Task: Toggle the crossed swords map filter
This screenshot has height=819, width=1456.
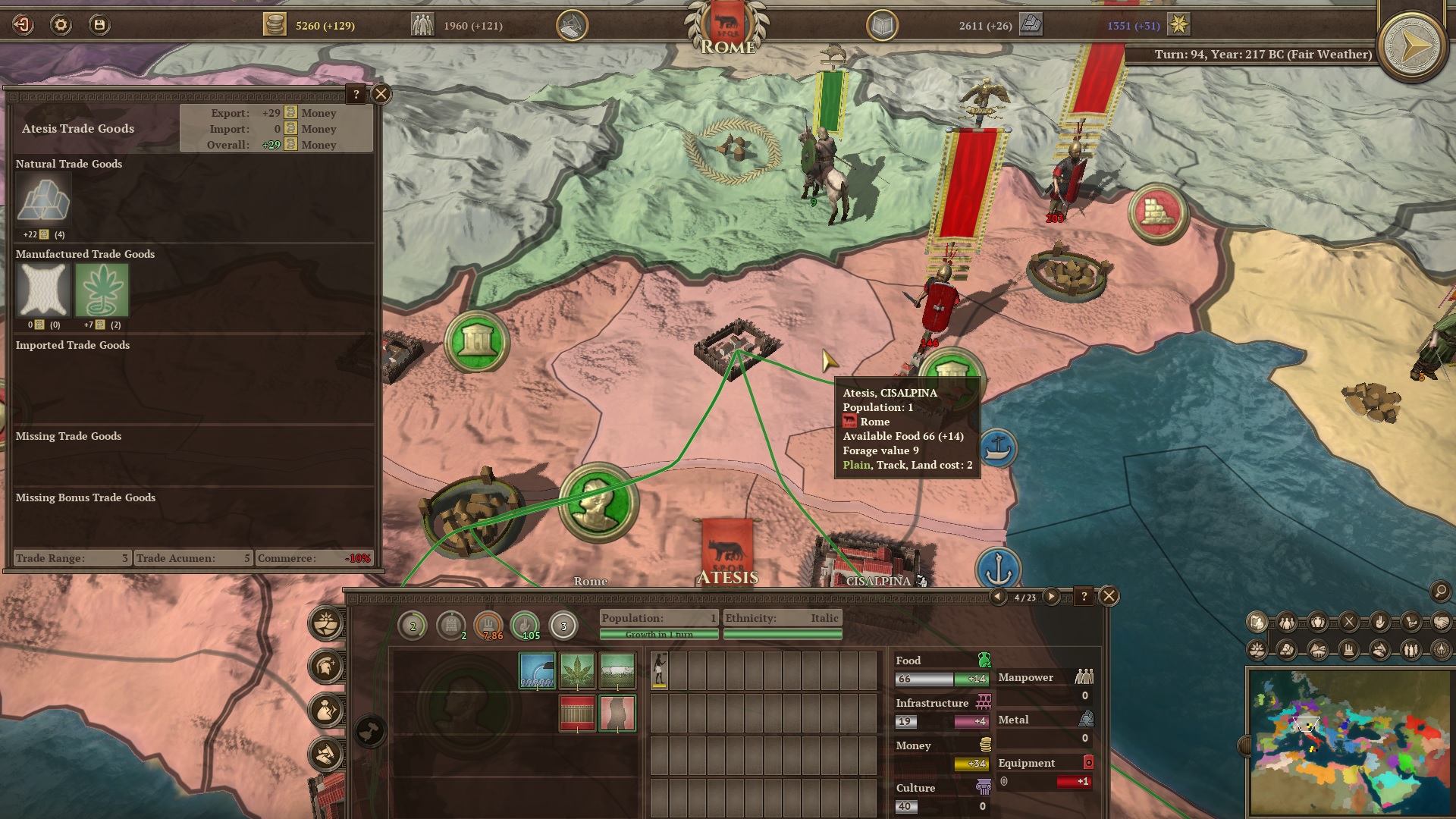Action: click(1349, 623)
